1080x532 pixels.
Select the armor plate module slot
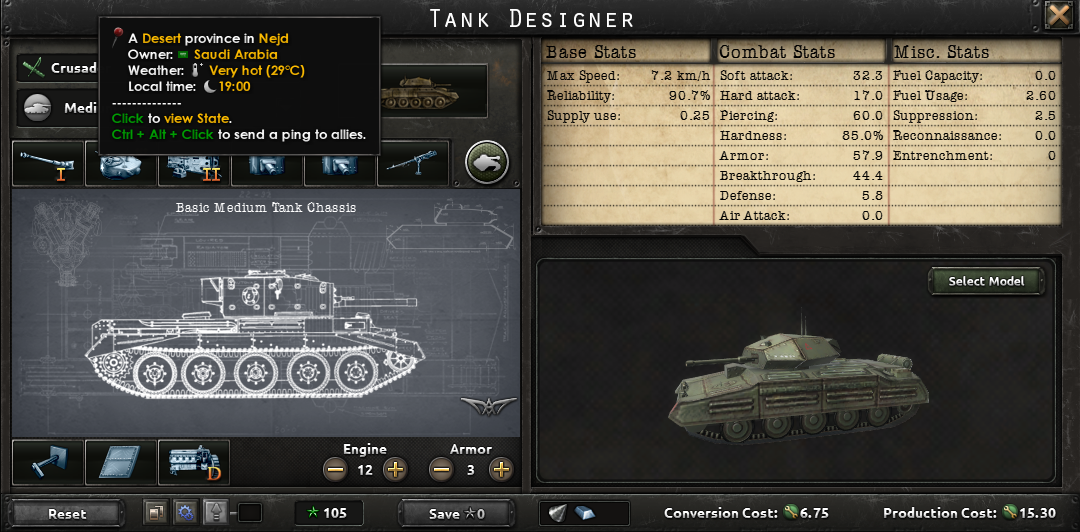click(x=120, y=462)
